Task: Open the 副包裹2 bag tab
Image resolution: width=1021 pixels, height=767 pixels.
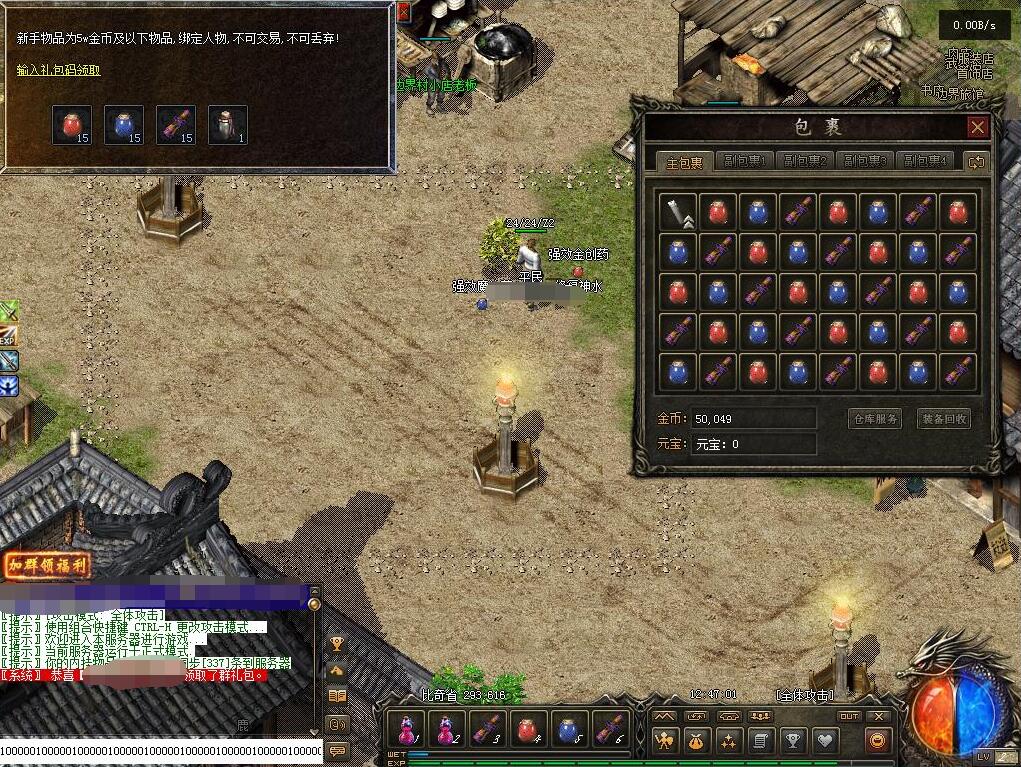Action: click(x=803, y=161)
